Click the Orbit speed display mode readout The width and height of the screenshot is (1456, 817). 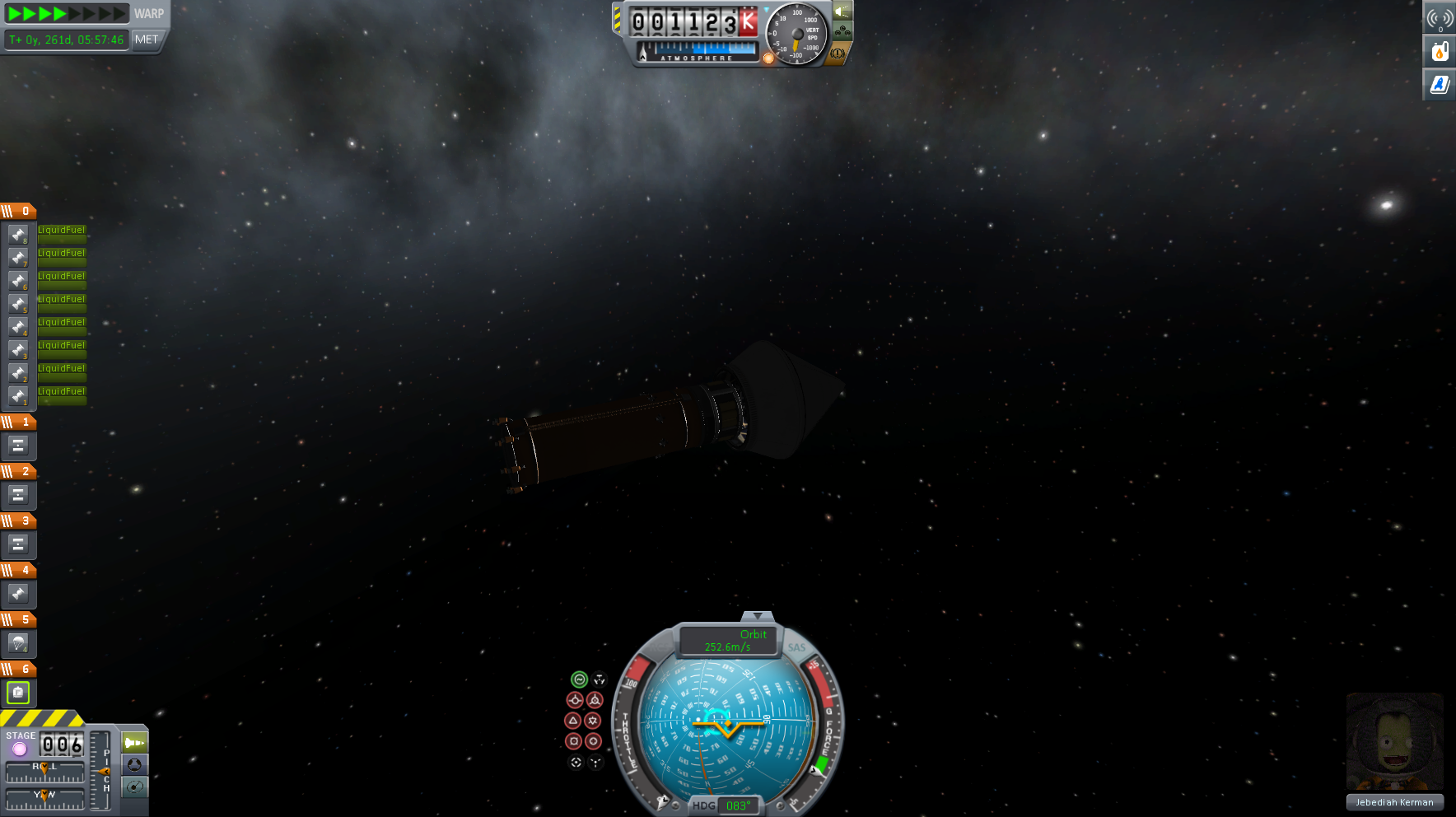click(x=728, y=641)
